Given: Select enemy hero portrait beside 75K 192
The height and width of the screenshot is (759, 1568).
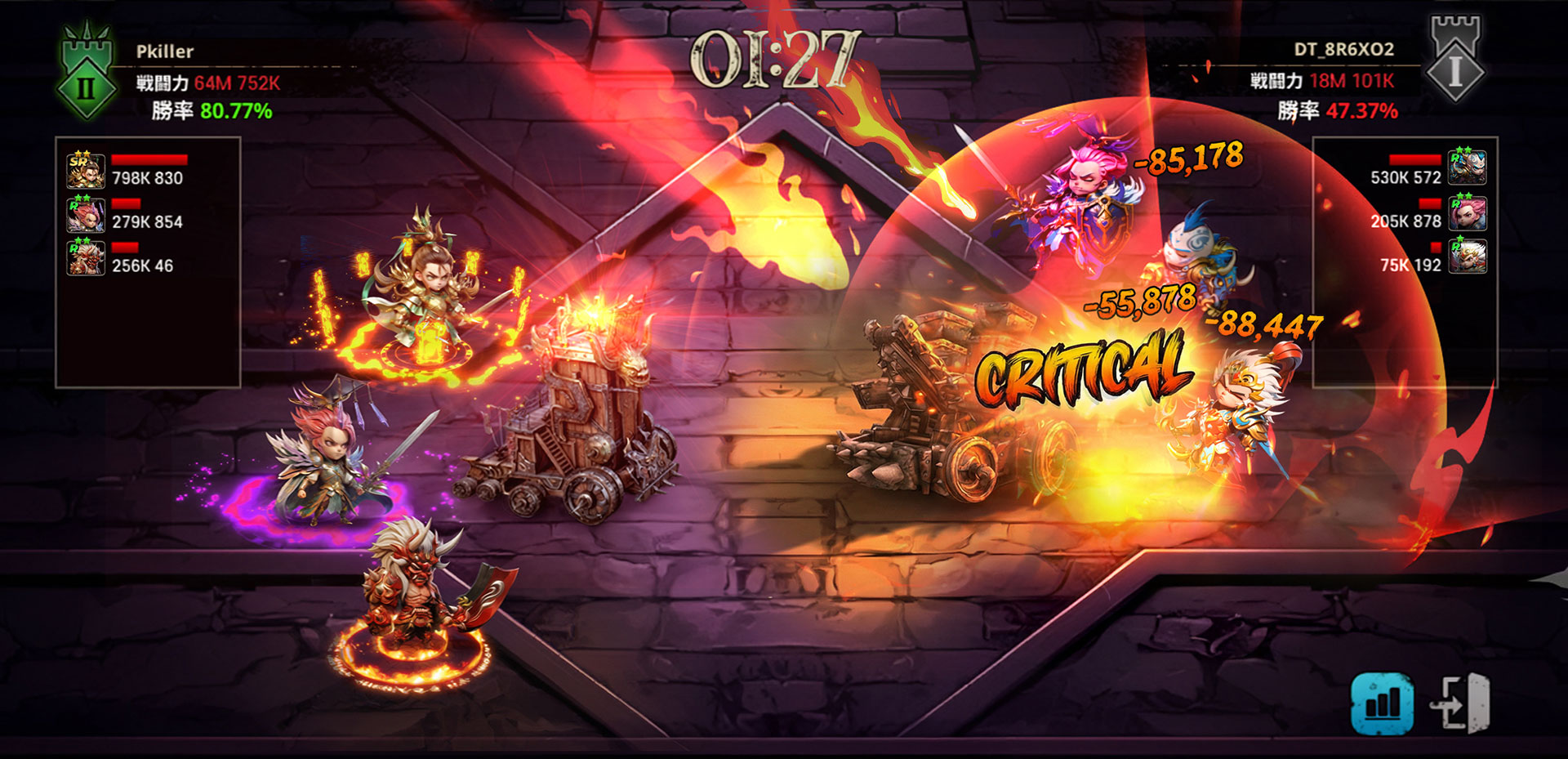Looking at the screenshot, I should pos(1467,256).
